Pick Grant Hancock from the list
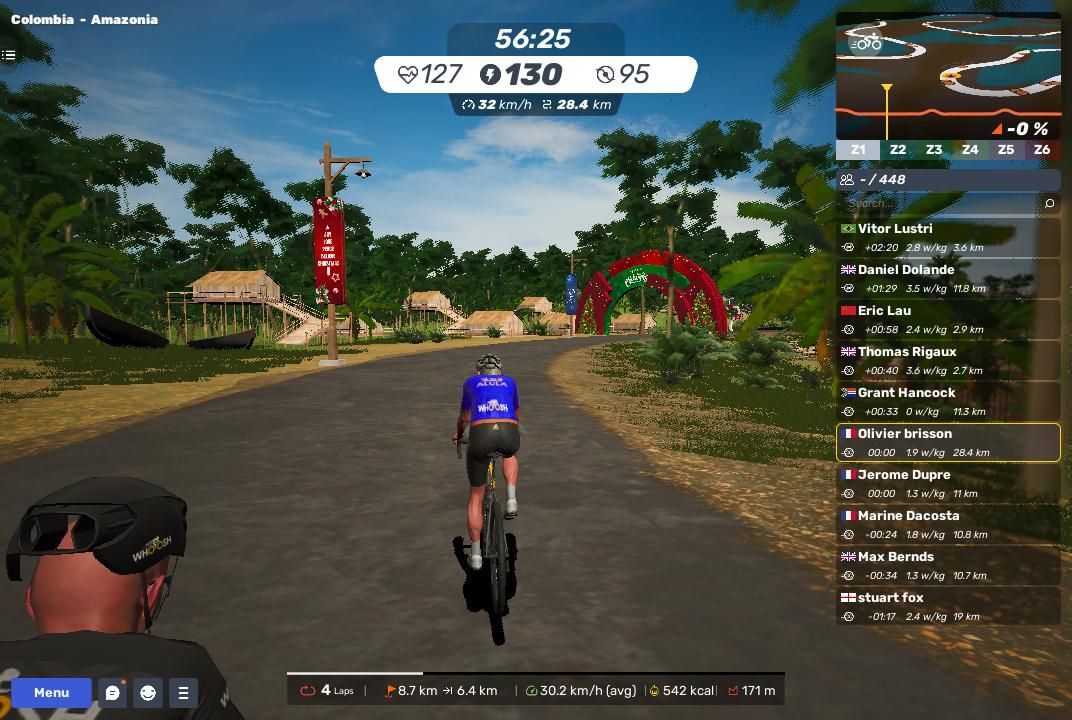Image resolution: width=1072 pixels, height=720 pixels. coord(948,402)
